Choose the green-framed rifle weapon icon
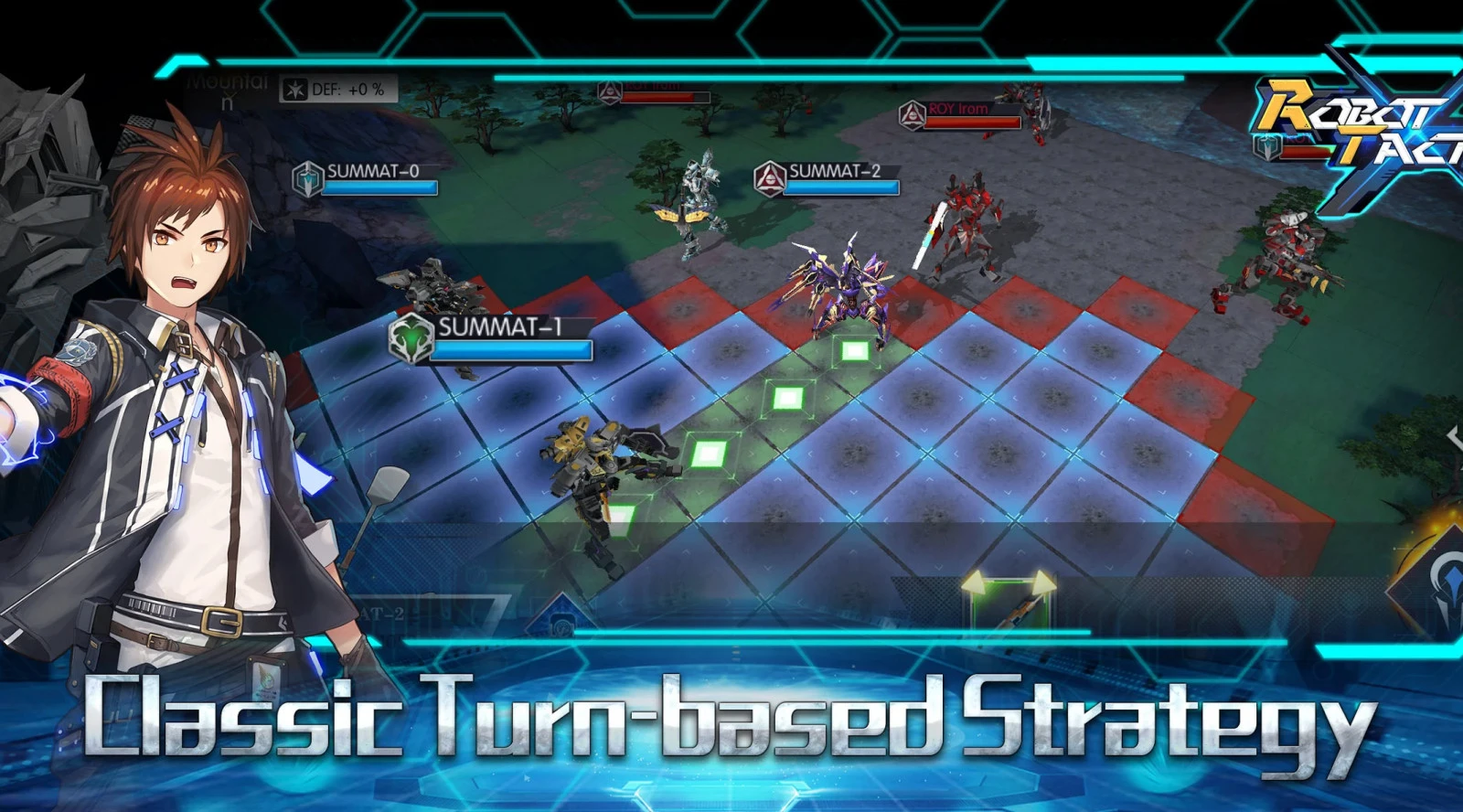Image resolution: width=1463 pixels, height=812 pixels. point(1010,604)
